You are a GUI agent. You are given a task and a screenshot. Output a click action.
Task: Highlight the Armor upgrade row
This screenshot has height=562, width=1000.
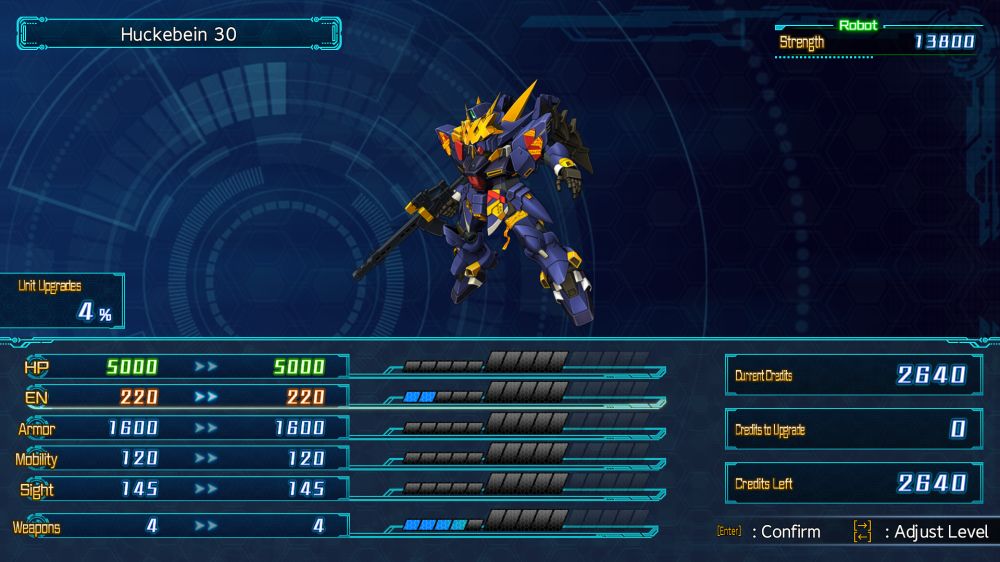[x=180, y=428]
